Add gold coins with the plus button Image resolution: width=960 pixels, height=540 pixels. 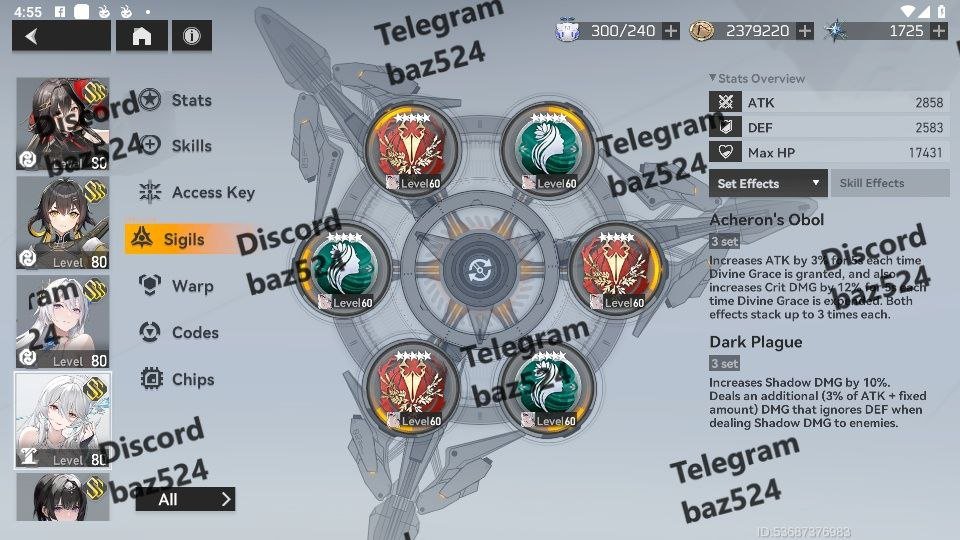pos(805,31)
